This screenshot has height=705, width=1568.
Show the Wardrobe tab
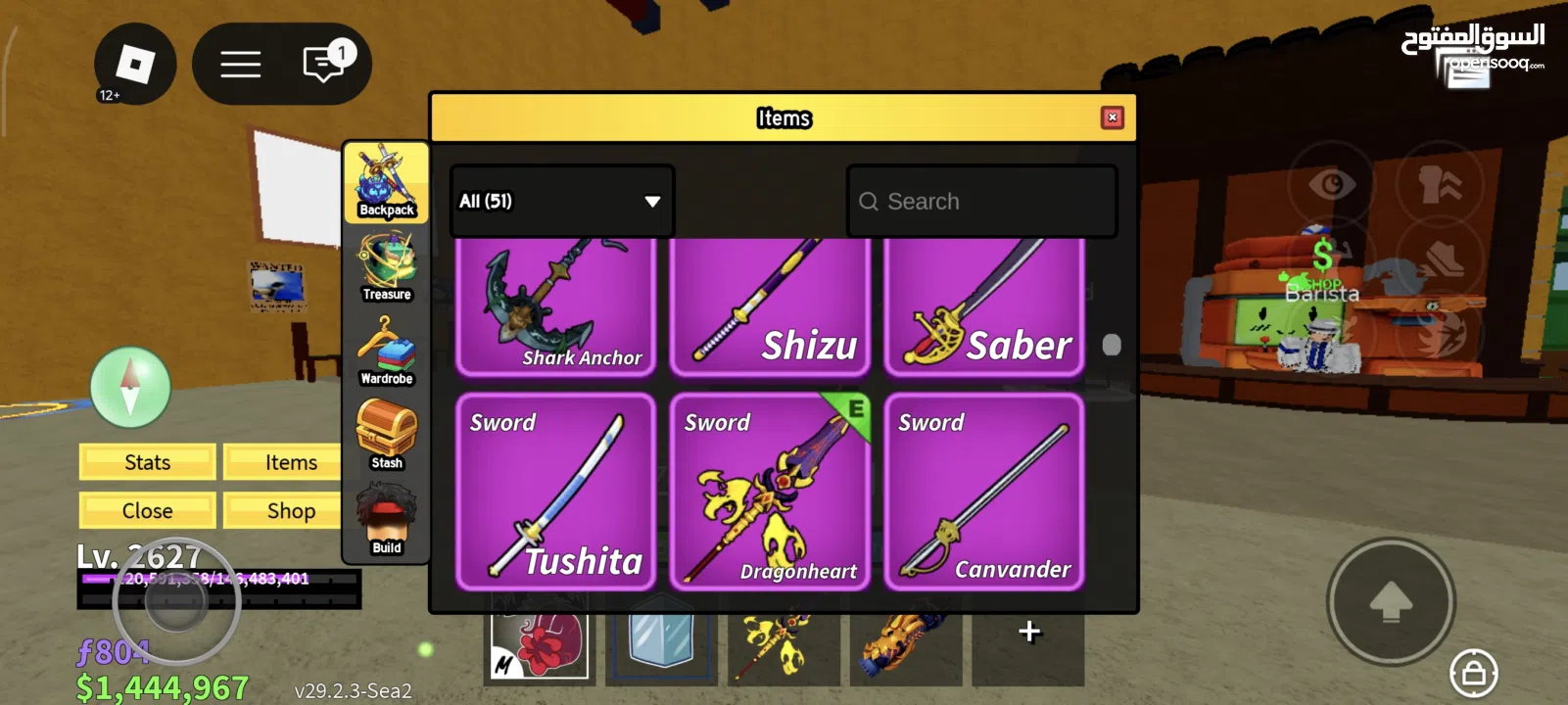point(387,351)
